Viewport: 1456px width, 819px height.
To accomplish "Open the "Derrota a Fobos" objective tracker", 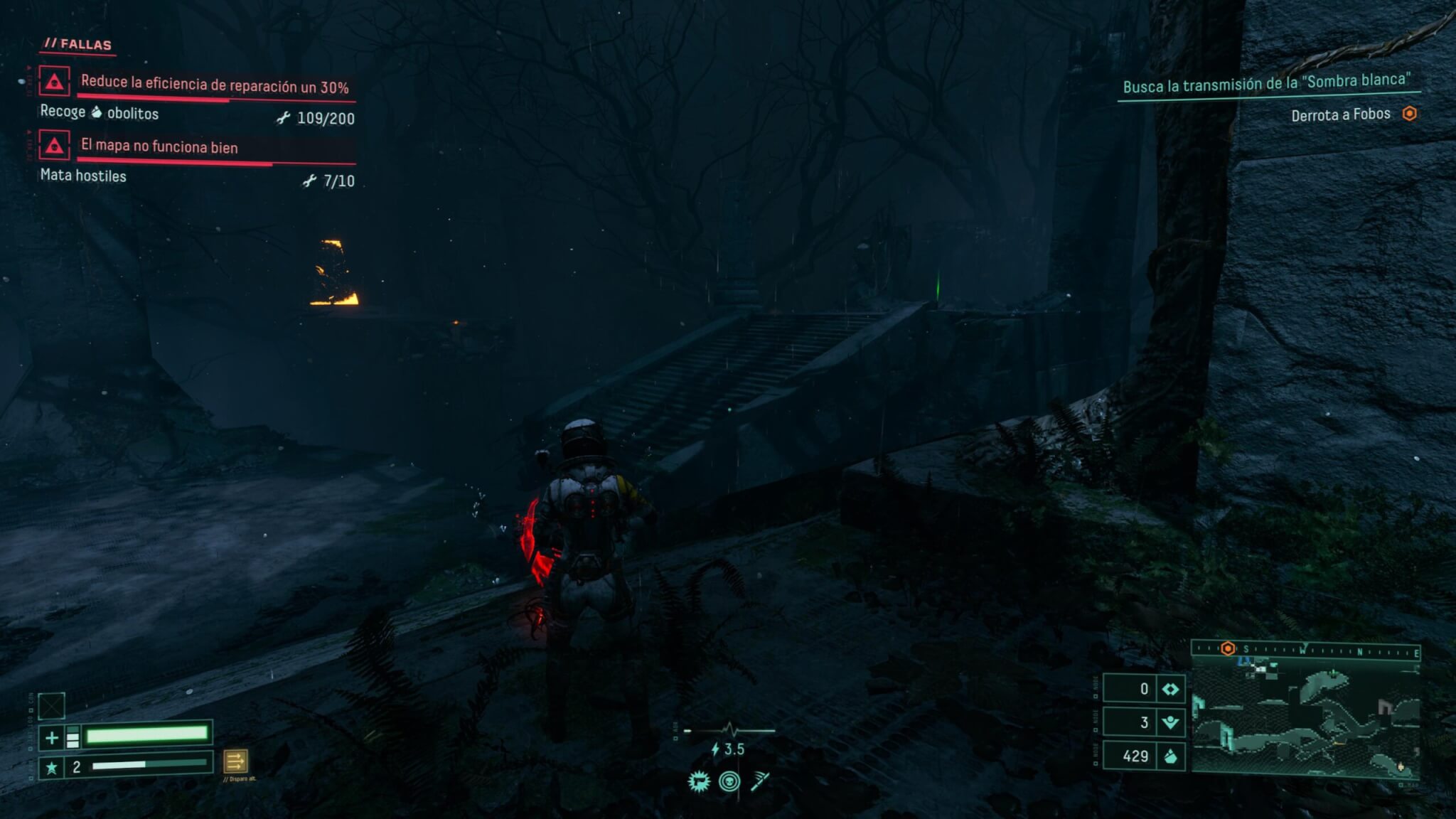I will [1340, 114].
